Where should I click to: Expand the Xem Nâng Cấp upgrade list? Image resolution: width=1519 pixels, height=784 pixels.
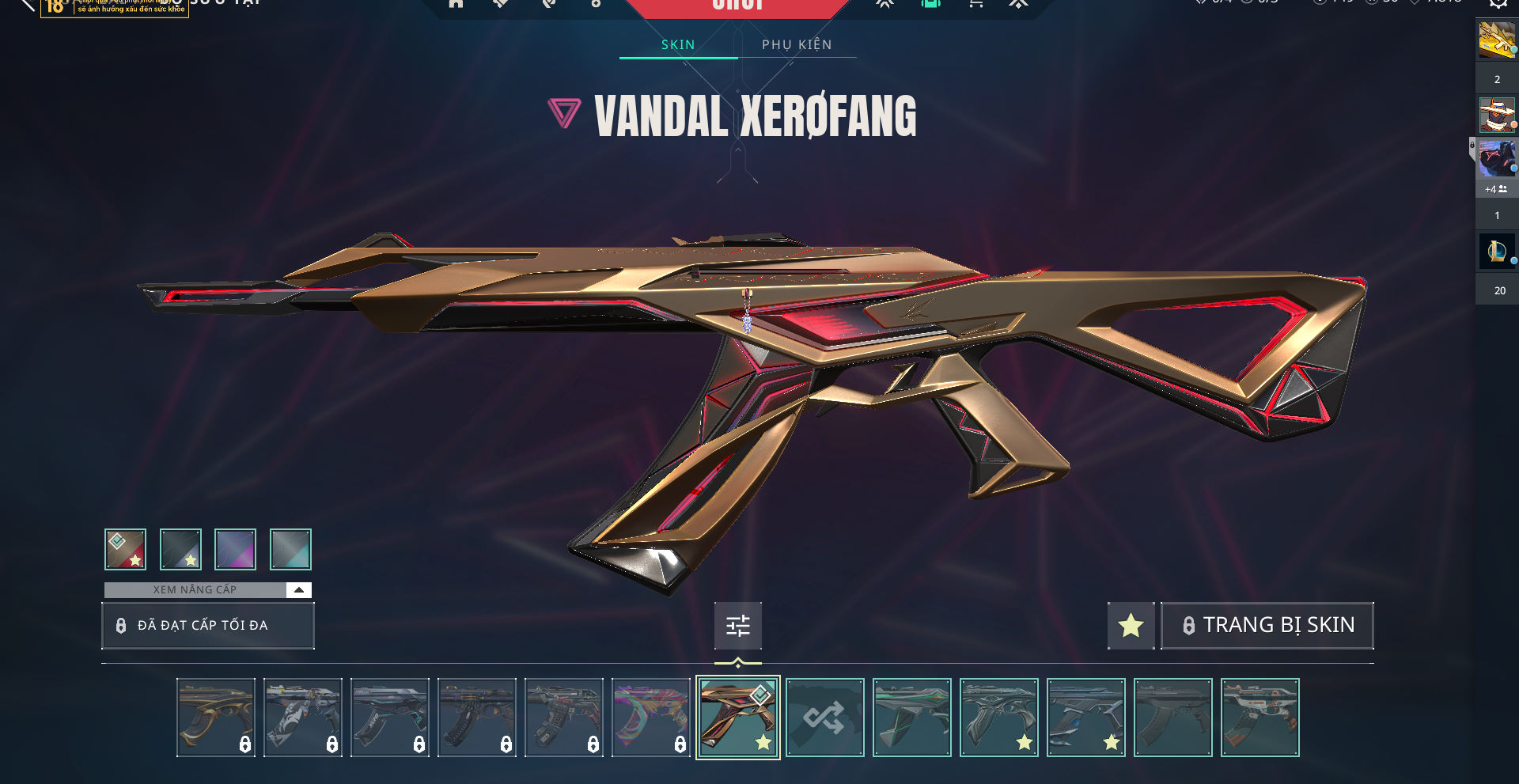point(298,590)
